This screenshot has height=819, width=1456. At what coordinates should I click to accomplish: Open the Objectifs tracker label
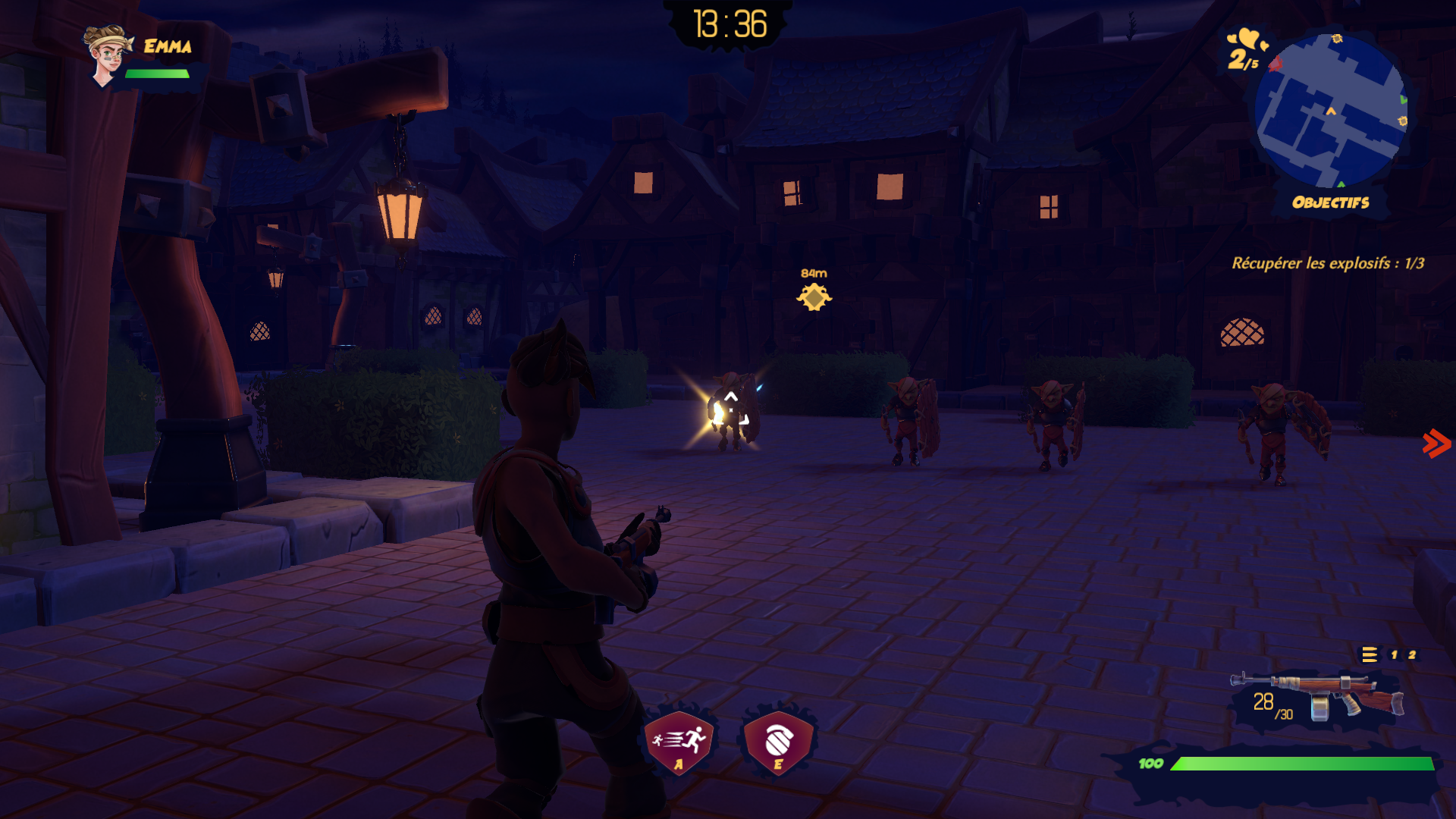pos(1330,202)
